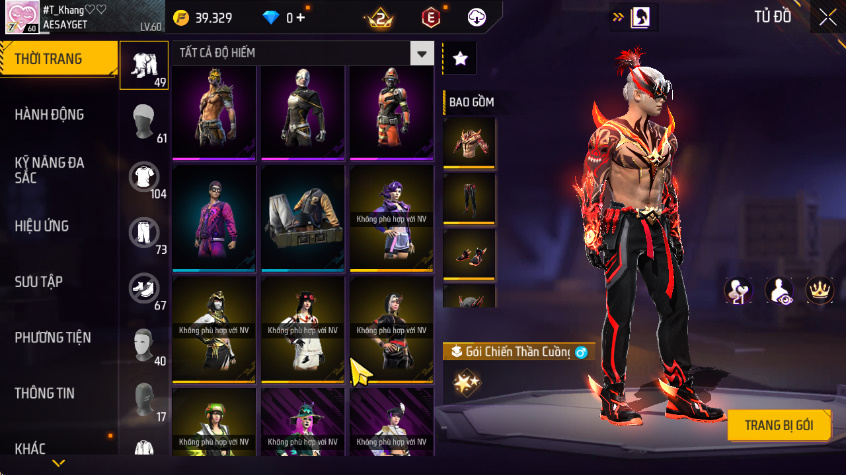
Task: Select the pink suit outfit thumbnail
Action: [215, 217]
